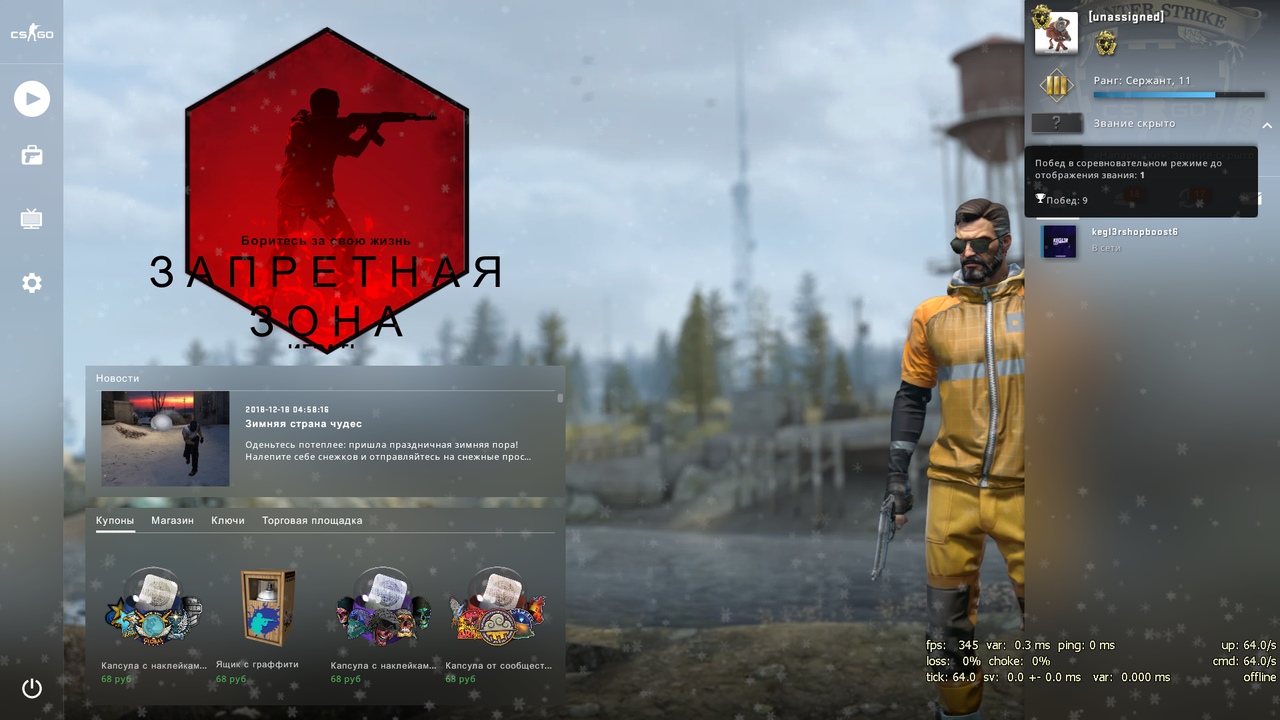The width and height of the screenshot is (1280, 720).
Task: Click the Ранг: Сержант rank badge
Action: pyautogui.click(x=1056, y=86)
